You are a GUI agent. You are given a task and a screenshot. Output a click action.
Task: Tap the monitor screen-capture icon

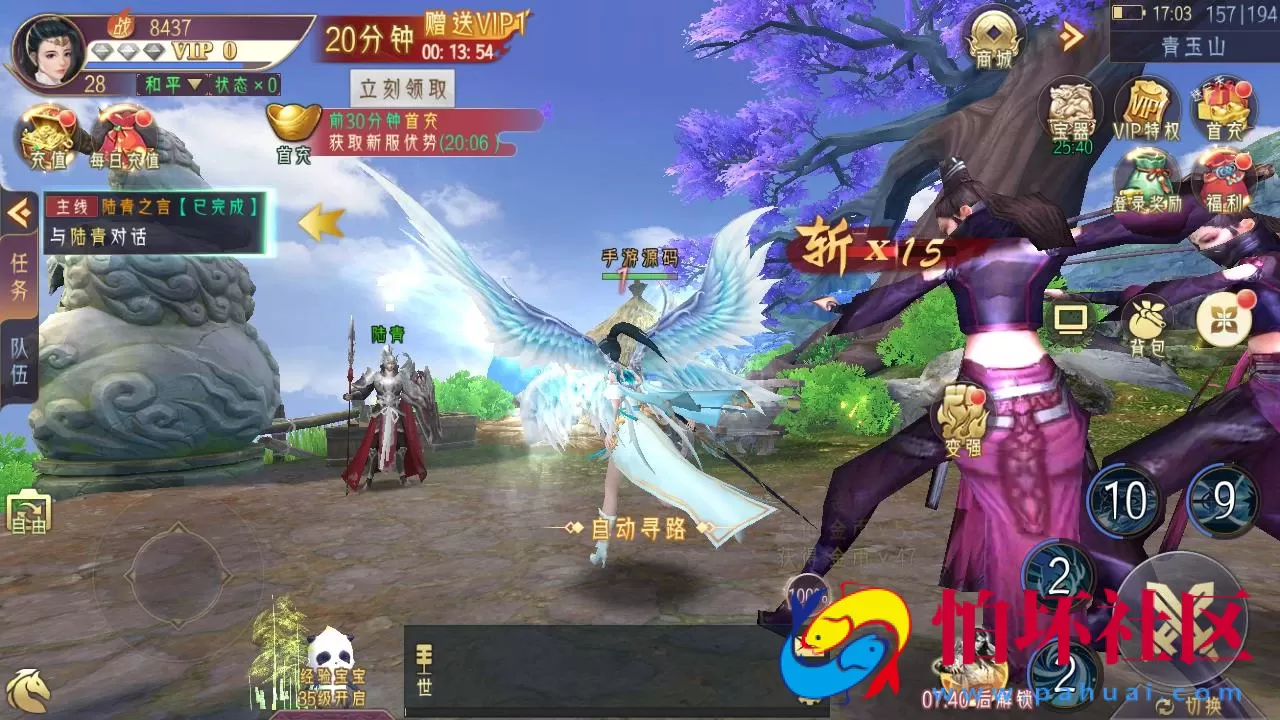click(1072, 320)
